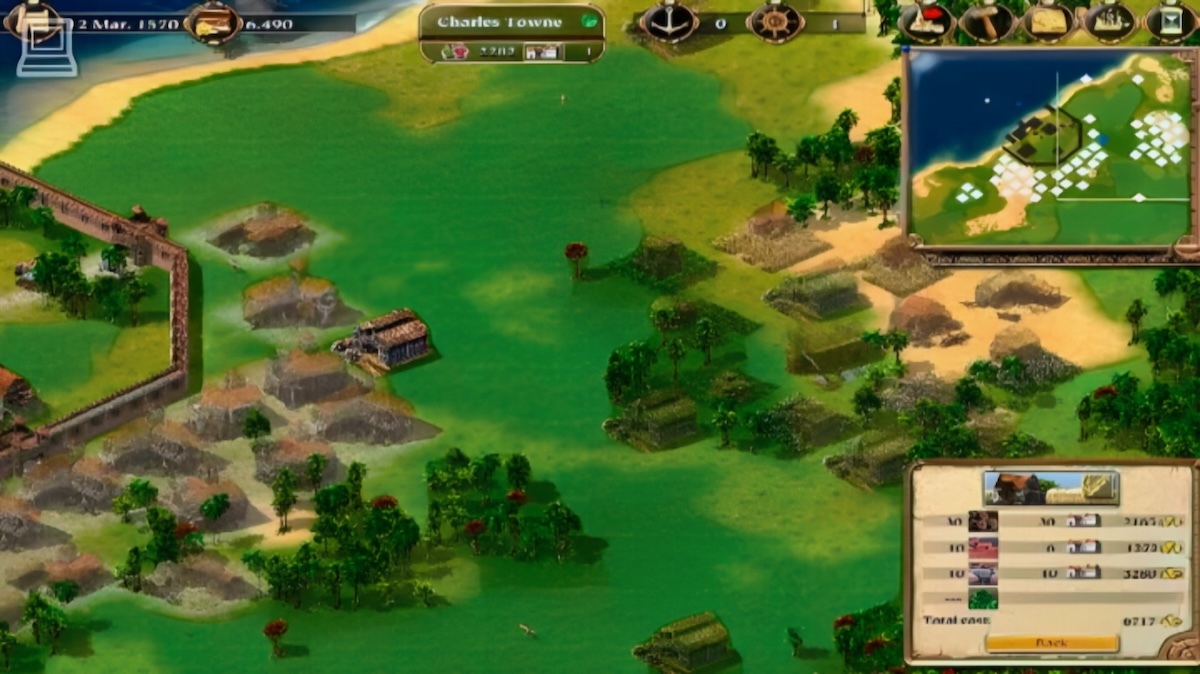The width and height of the screenshot is (1200, 674).
Task: Click the Back button in the build panel
Action: pos(1050,643)
